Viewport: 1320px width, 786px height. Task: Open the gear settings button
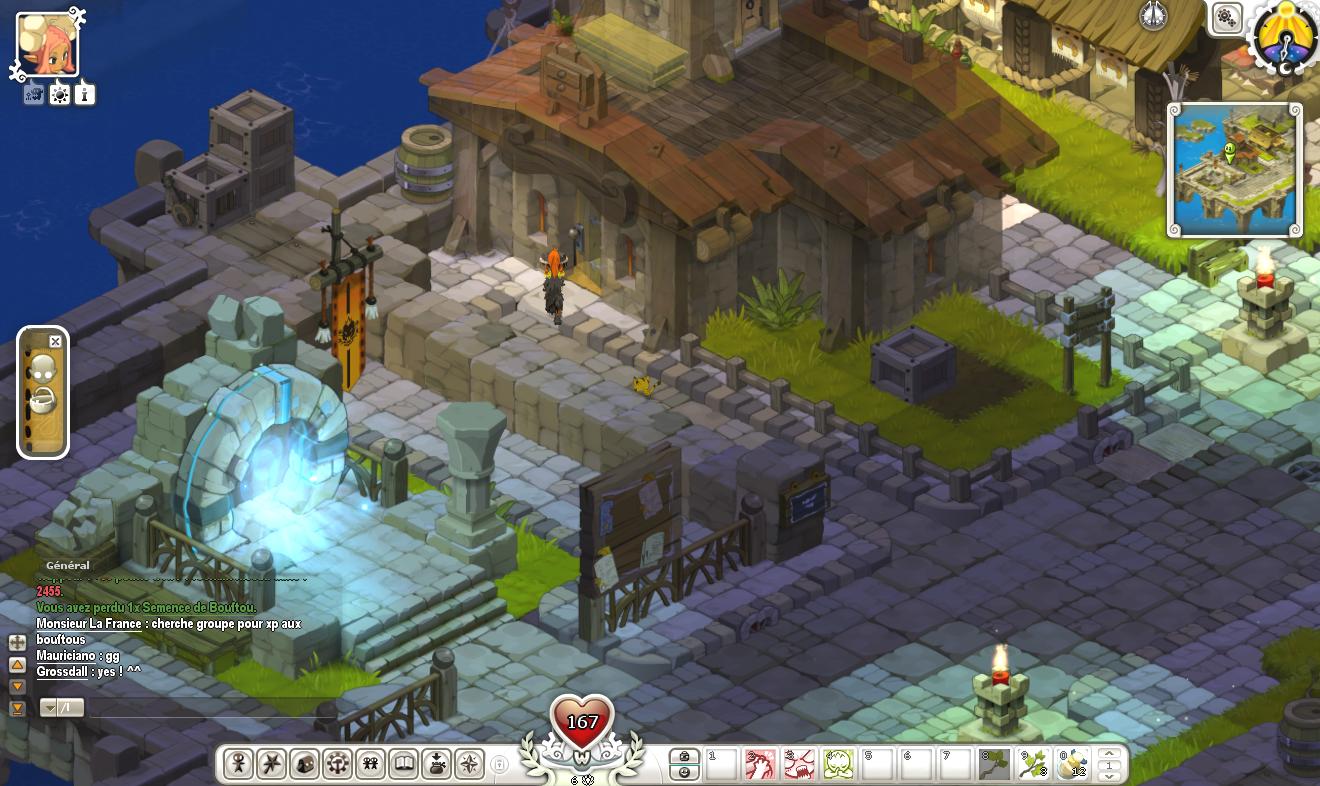click(1227, 17)
